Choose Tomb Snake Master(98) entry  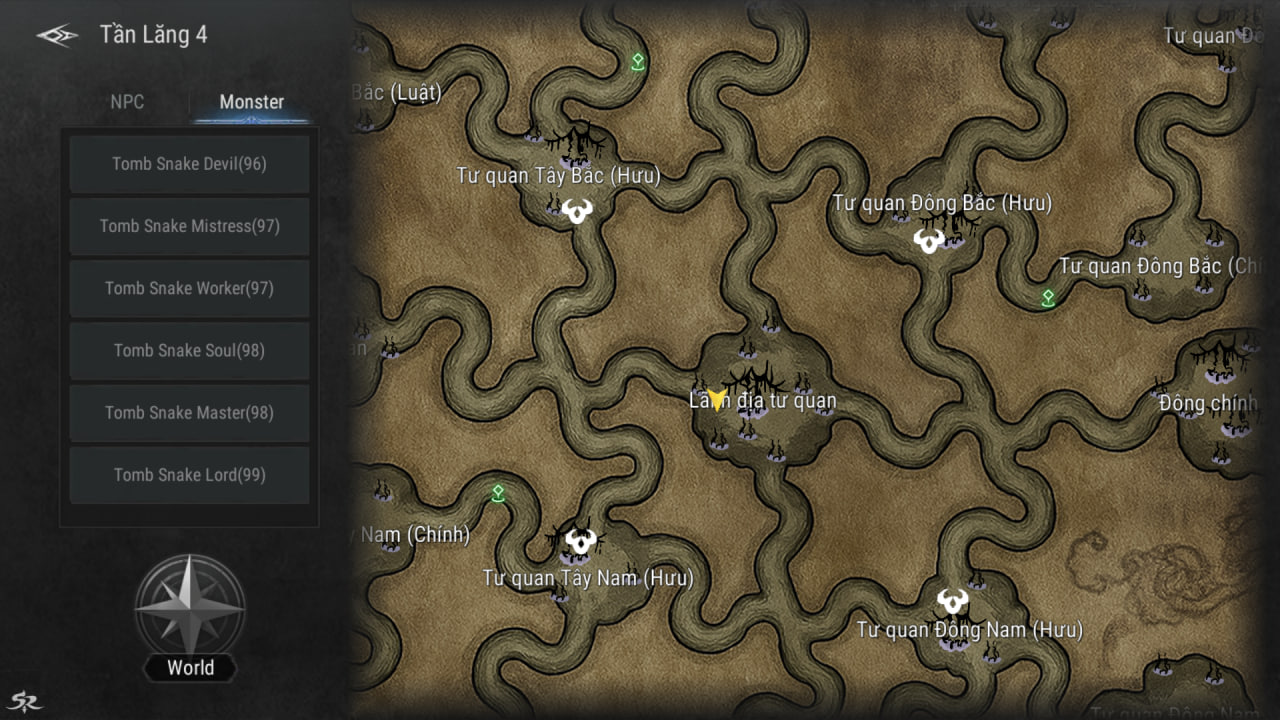[x=189, y=412]
